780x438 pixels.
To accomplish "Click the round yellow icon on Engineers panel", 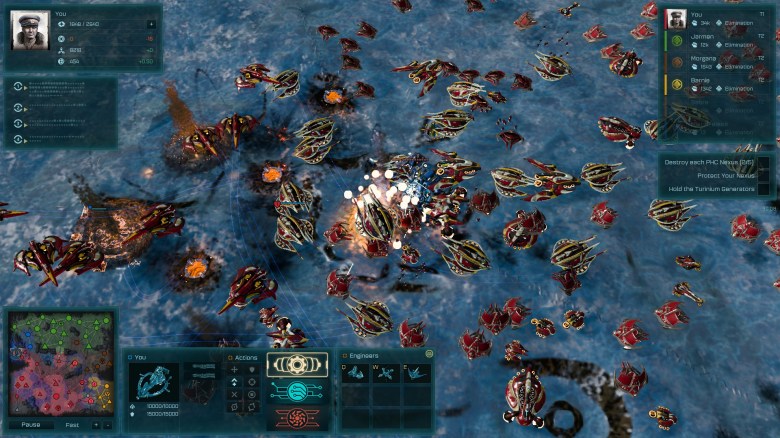I will [429, 353].
